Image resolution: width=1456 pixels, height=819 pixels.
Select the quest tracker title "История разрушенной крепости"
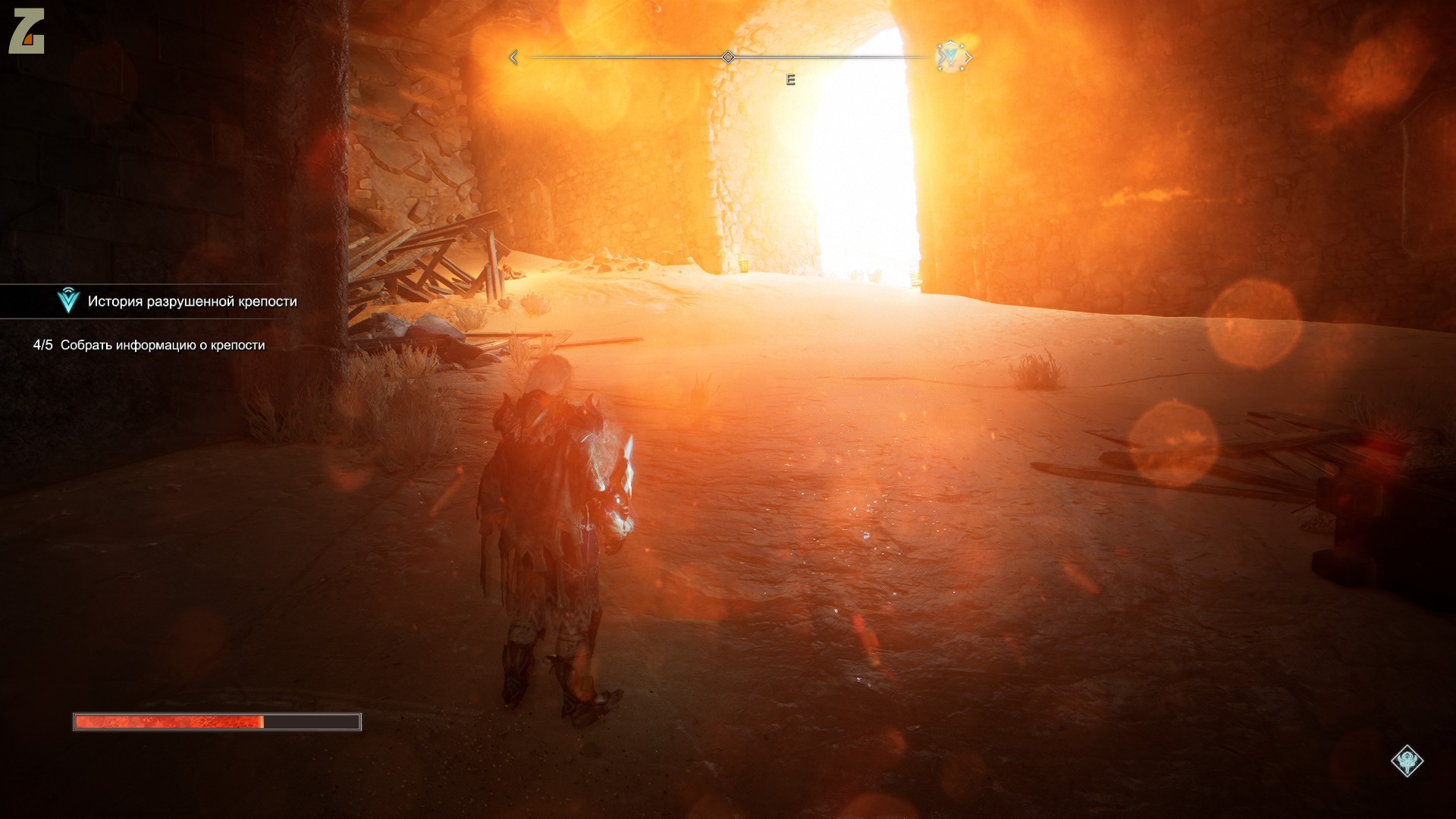tap(192, 302)
